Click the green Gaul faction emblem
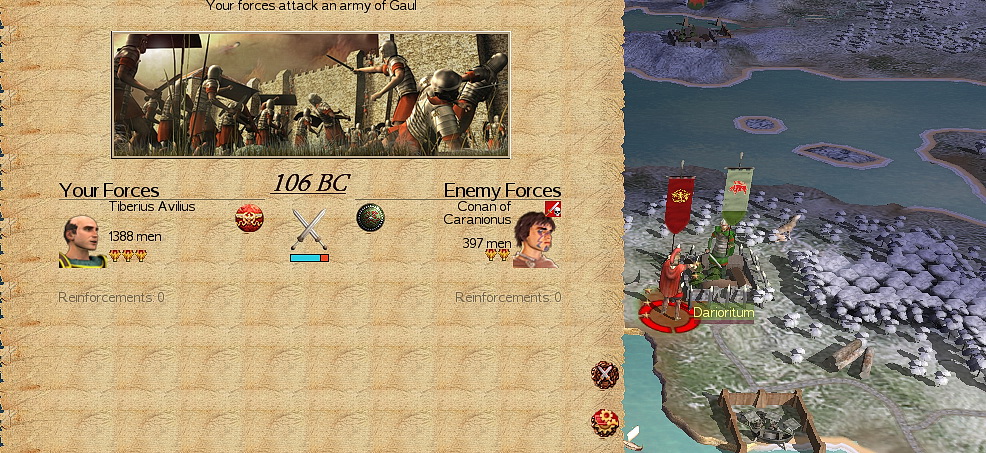986x453 pixels. [x=370, y=217]
